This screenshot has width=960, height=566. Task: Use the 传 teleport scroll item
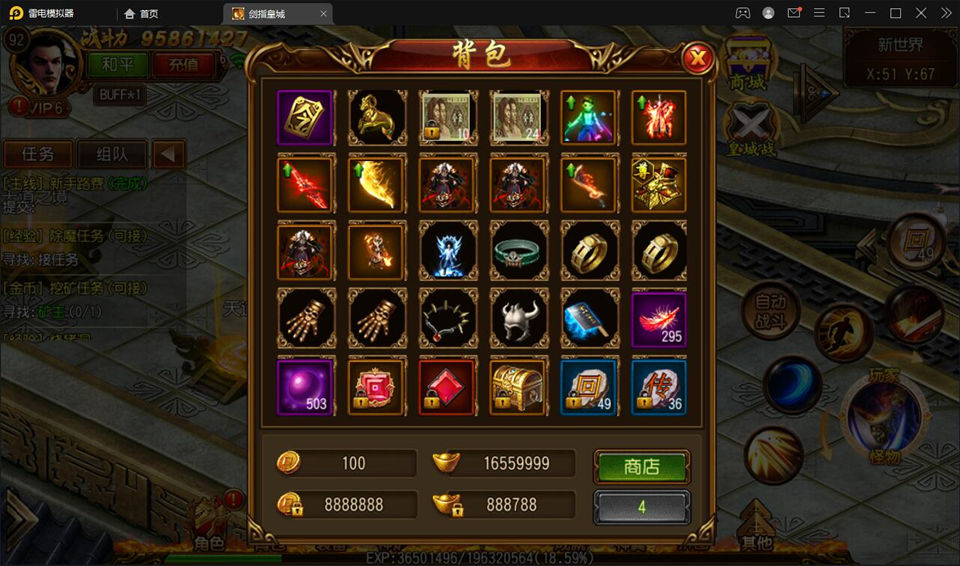point(658,386)
